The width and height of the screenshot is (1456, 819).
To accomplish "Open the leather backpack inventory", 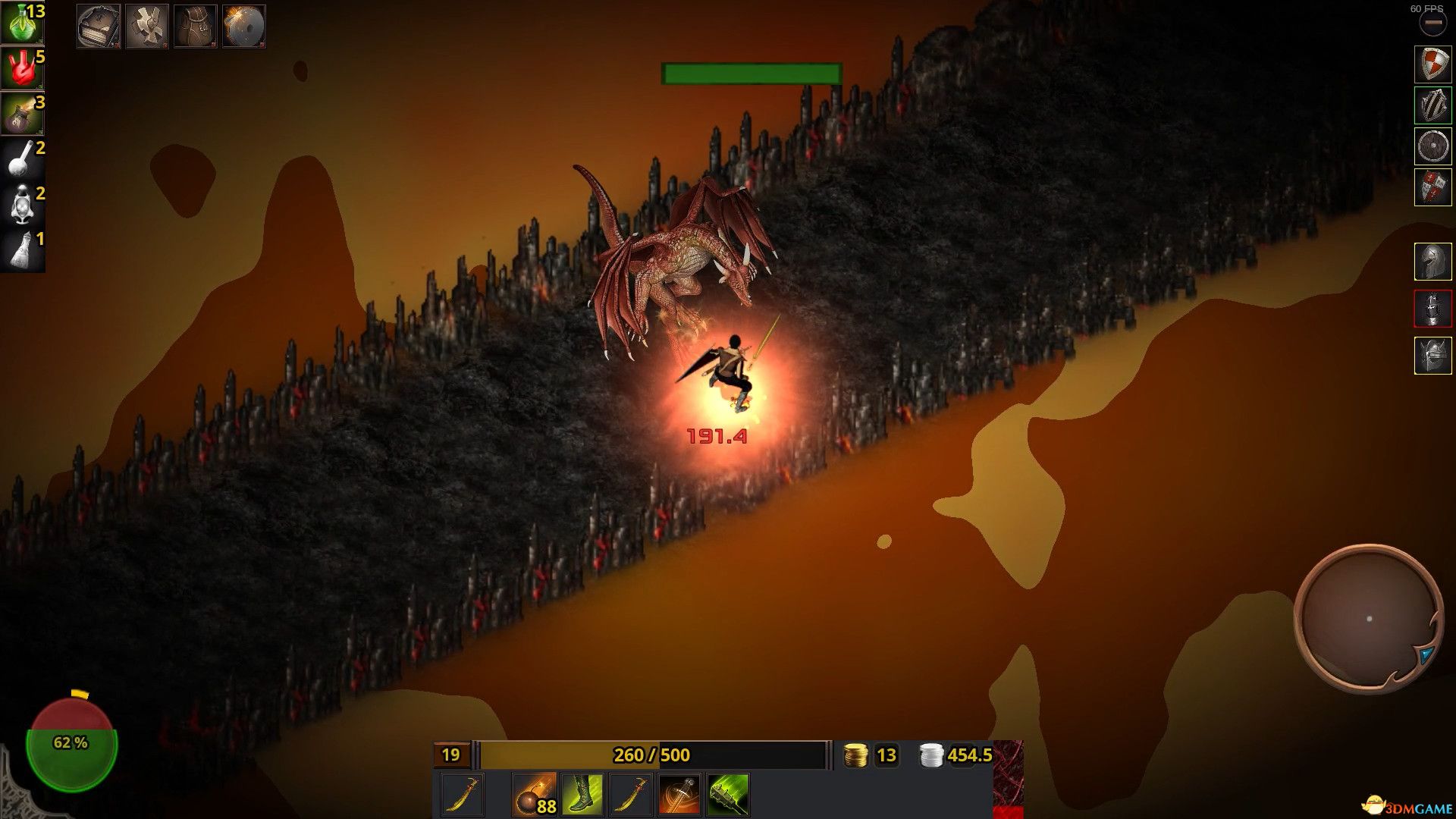I will click(x=195, y=26).
